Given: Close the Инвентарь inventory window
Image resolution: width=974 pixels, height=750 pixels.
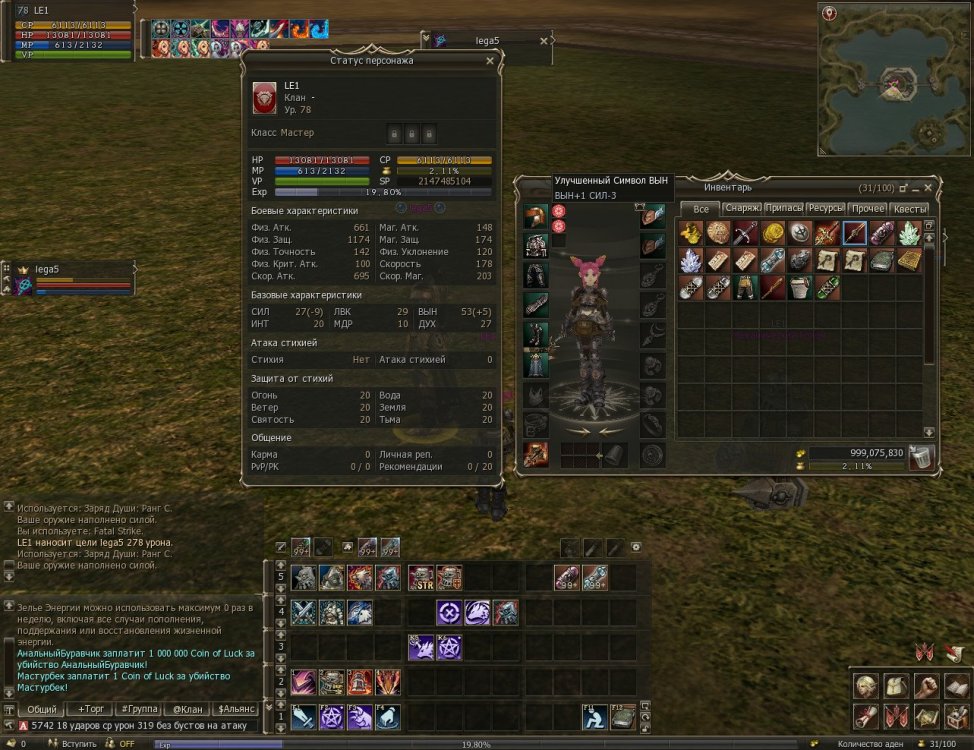Looking at the screenshot, I should (929, 187).
